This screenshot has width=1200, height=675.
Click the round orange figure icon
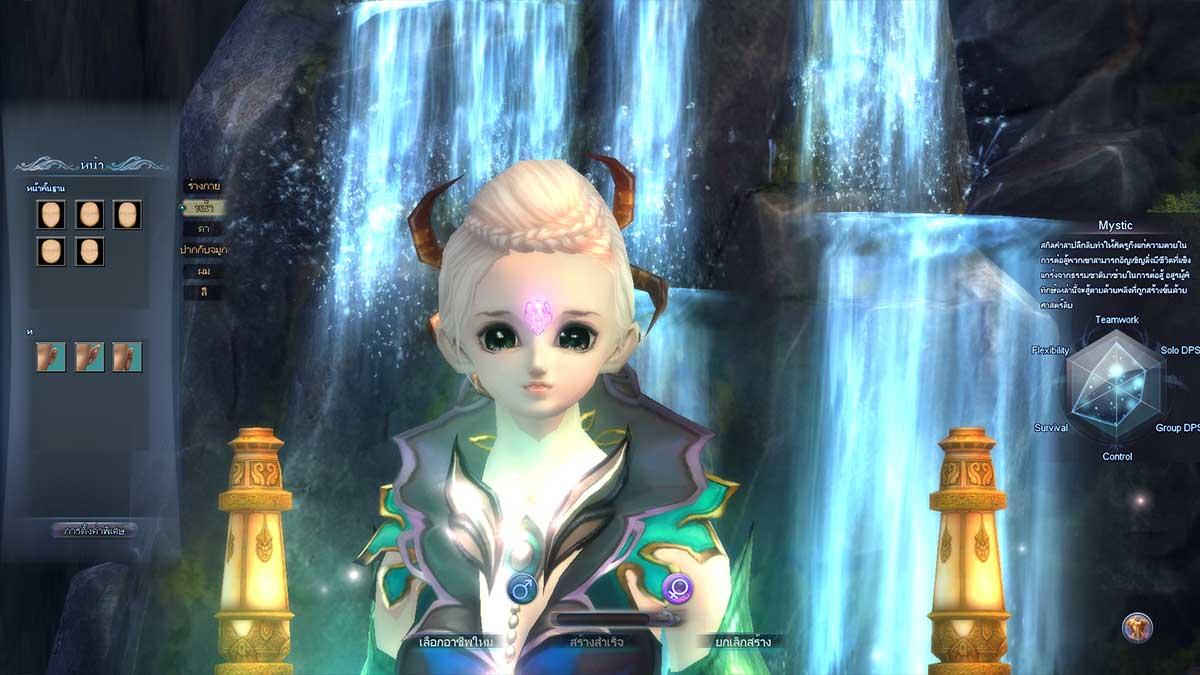point(1137,627)
